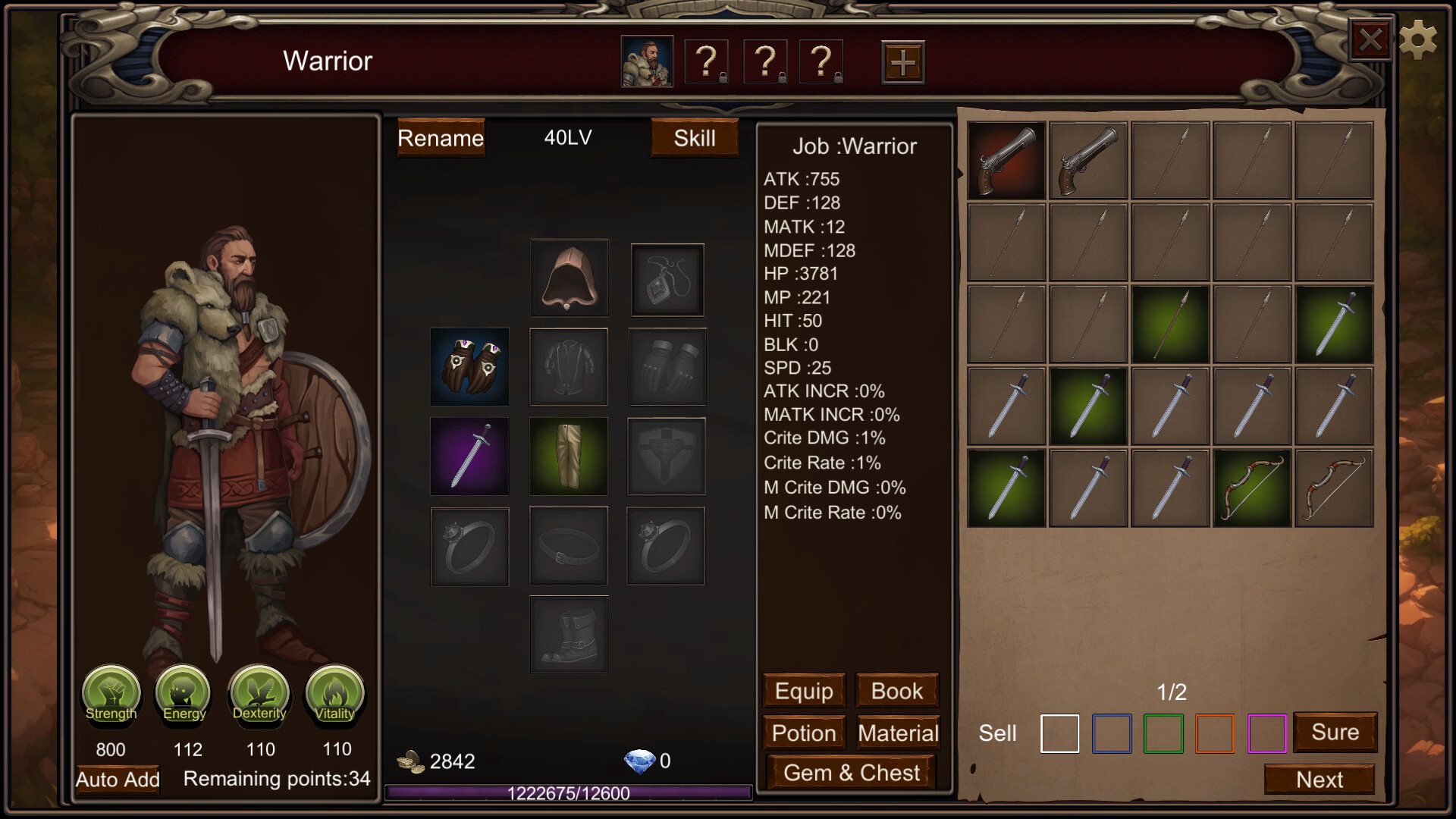
Task: Click the plus button to add a character slot
Action: tap(902, 61)
